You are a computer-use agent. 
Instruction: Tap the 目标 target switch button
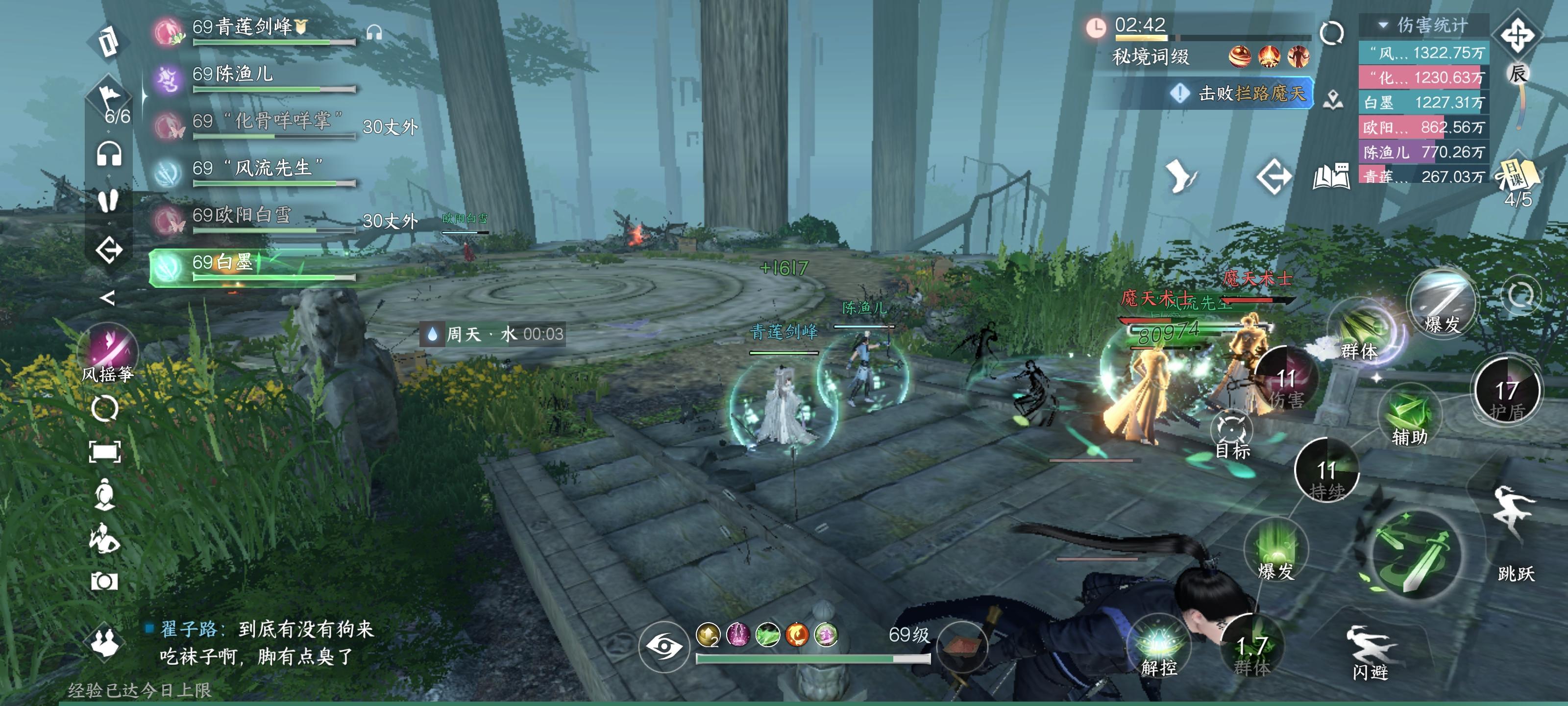pyautogui.click(x=1231, y=434)
